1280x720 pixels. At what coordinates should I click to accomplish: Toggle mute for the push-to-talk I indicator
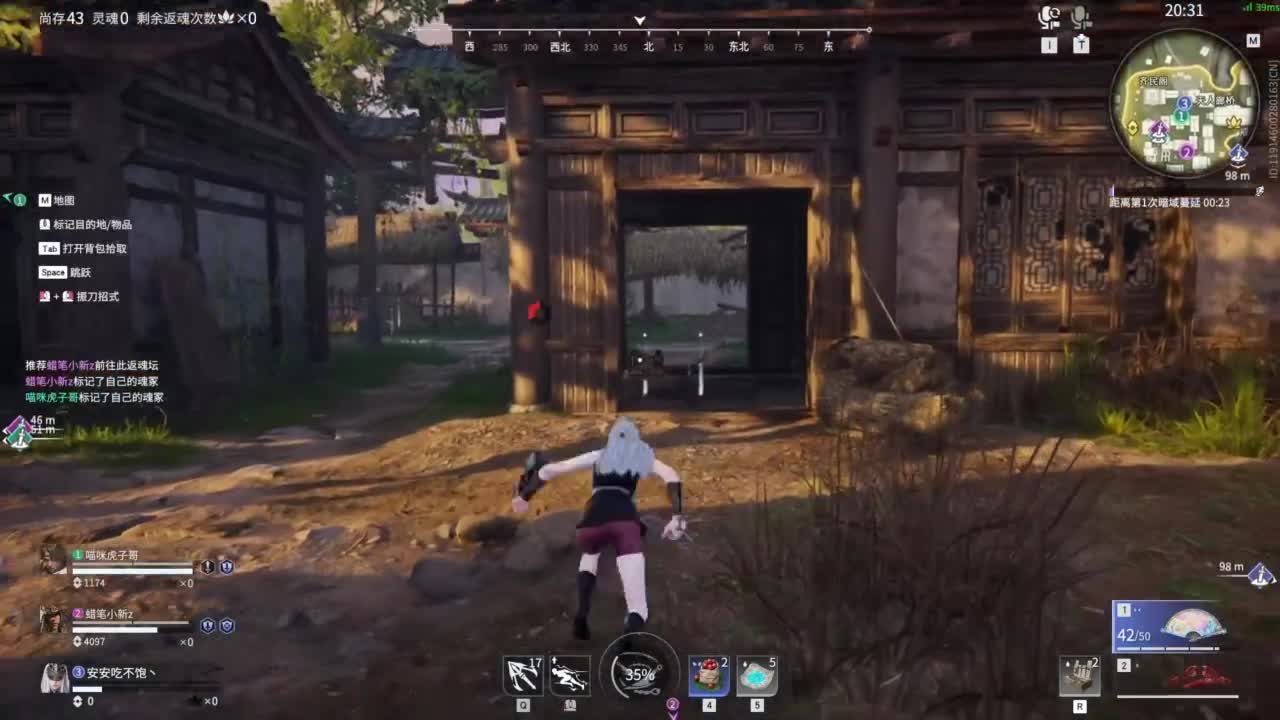point(1050,45)
